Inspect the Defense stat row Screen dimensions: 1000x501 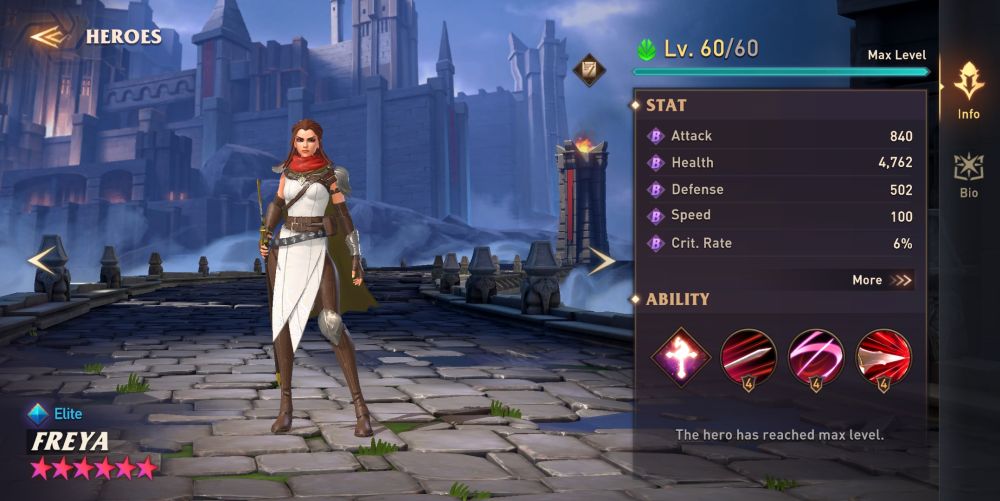click(x=780, y=190)
